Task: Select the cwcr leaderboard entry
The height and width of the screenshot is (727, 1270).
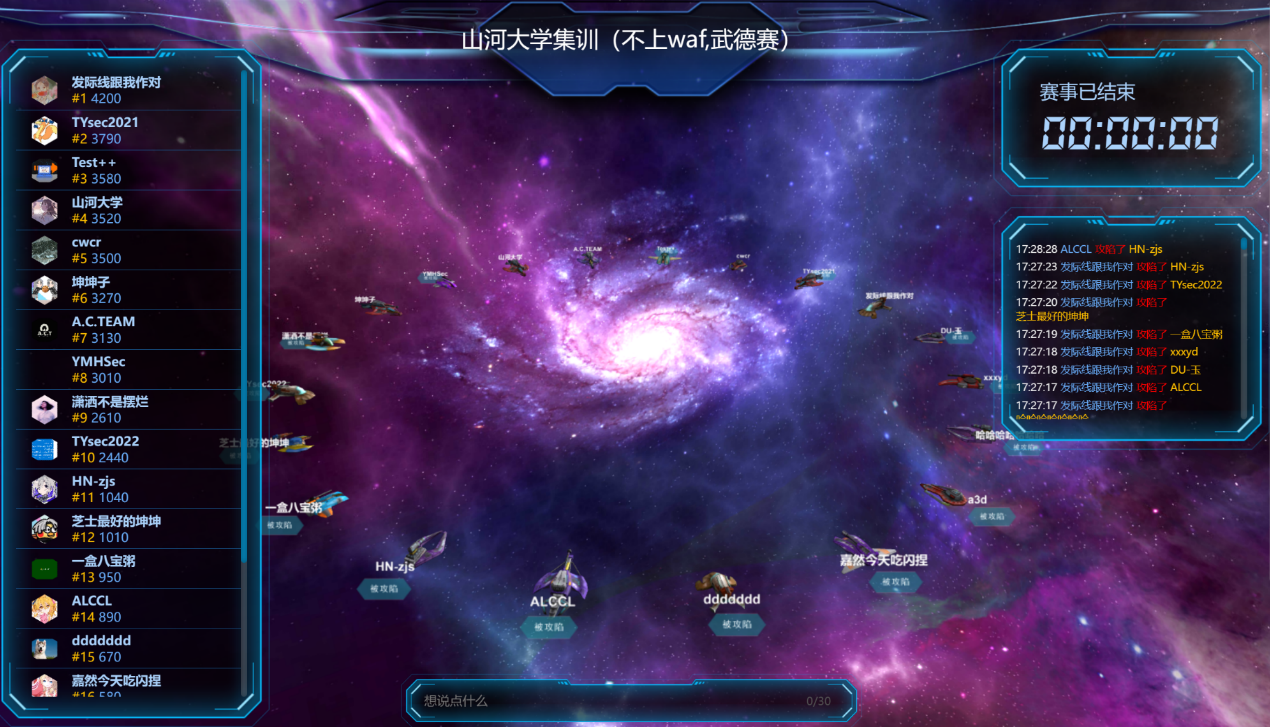Action: pos(130,250)
